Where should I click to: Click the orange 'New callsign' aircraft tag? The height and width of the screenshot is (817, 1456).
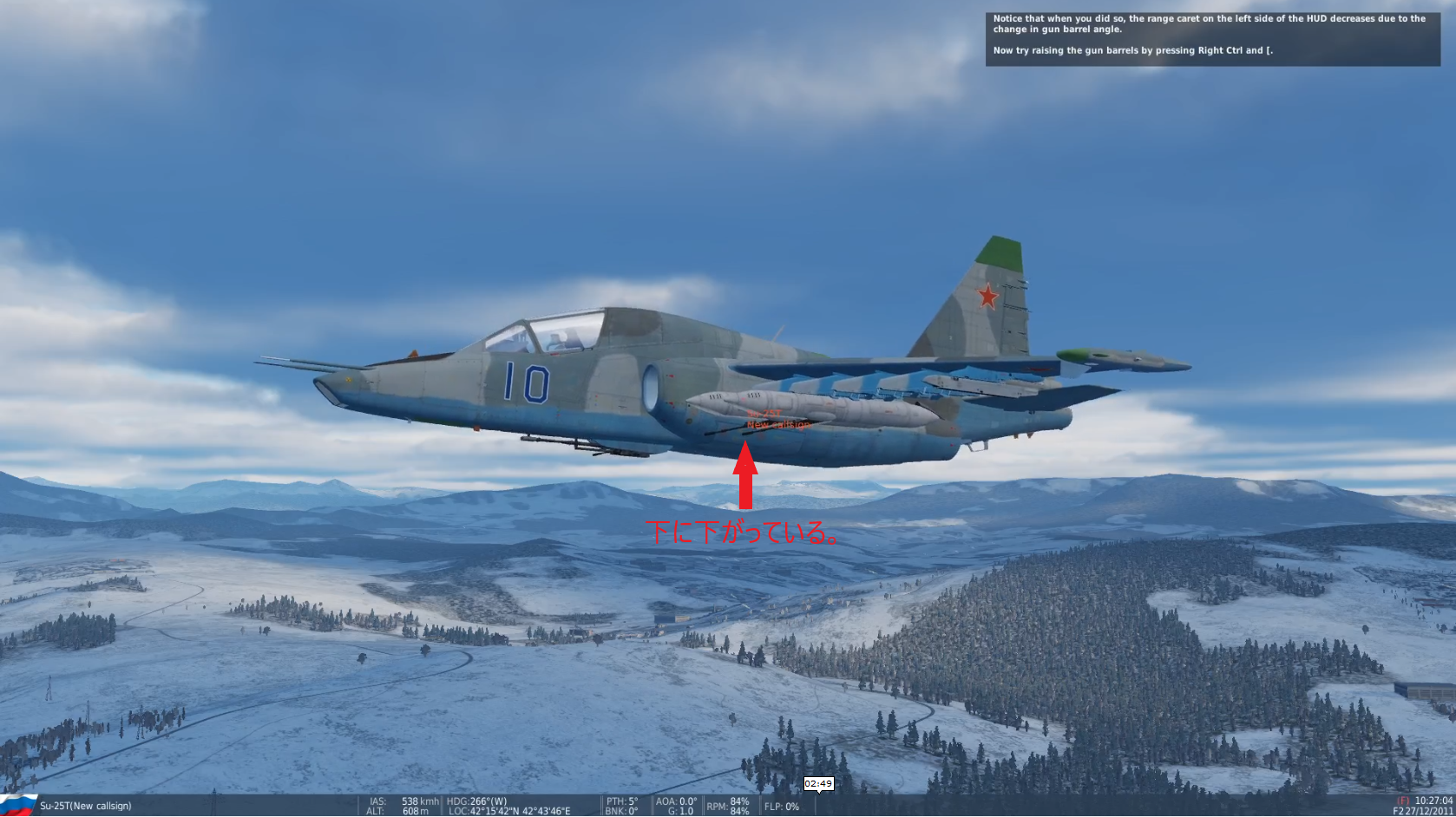780,424
